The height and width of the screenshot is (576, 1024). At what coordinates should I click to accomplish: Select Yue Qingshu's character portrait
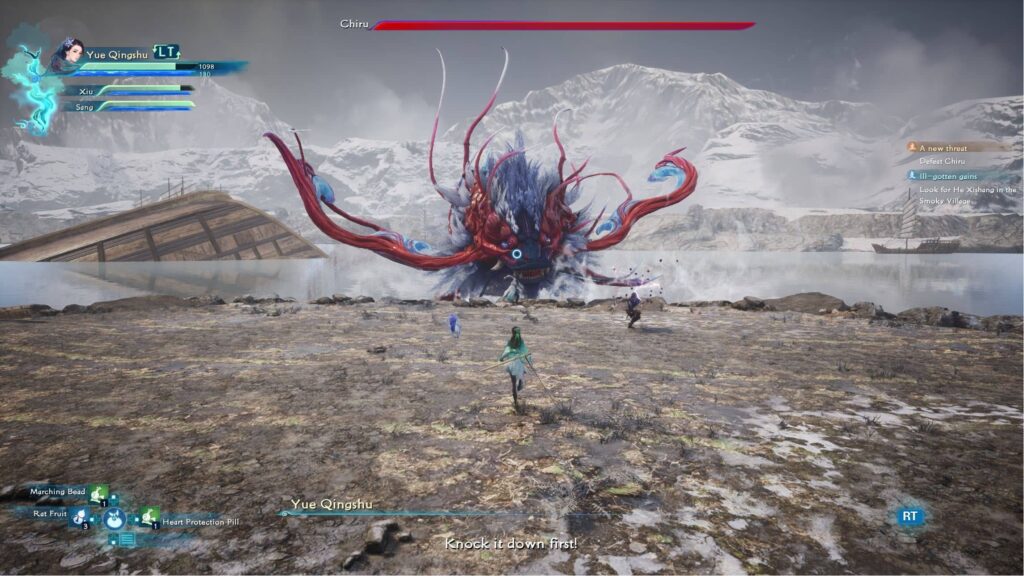tap(68, 54)
